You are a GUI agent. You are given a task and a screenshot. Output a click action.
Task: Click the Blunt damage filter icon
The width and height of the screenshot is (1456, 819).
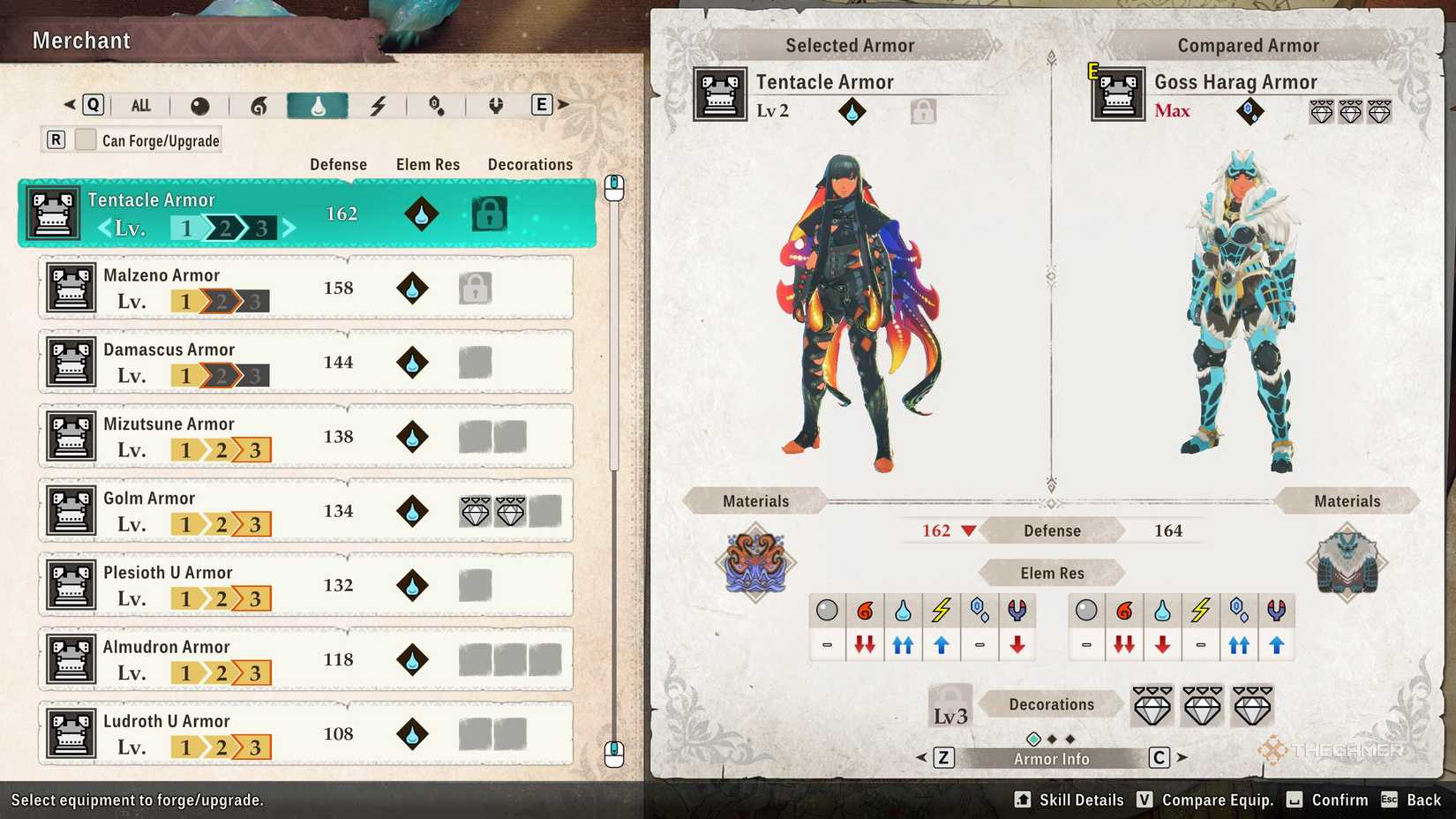click(199, 104)
